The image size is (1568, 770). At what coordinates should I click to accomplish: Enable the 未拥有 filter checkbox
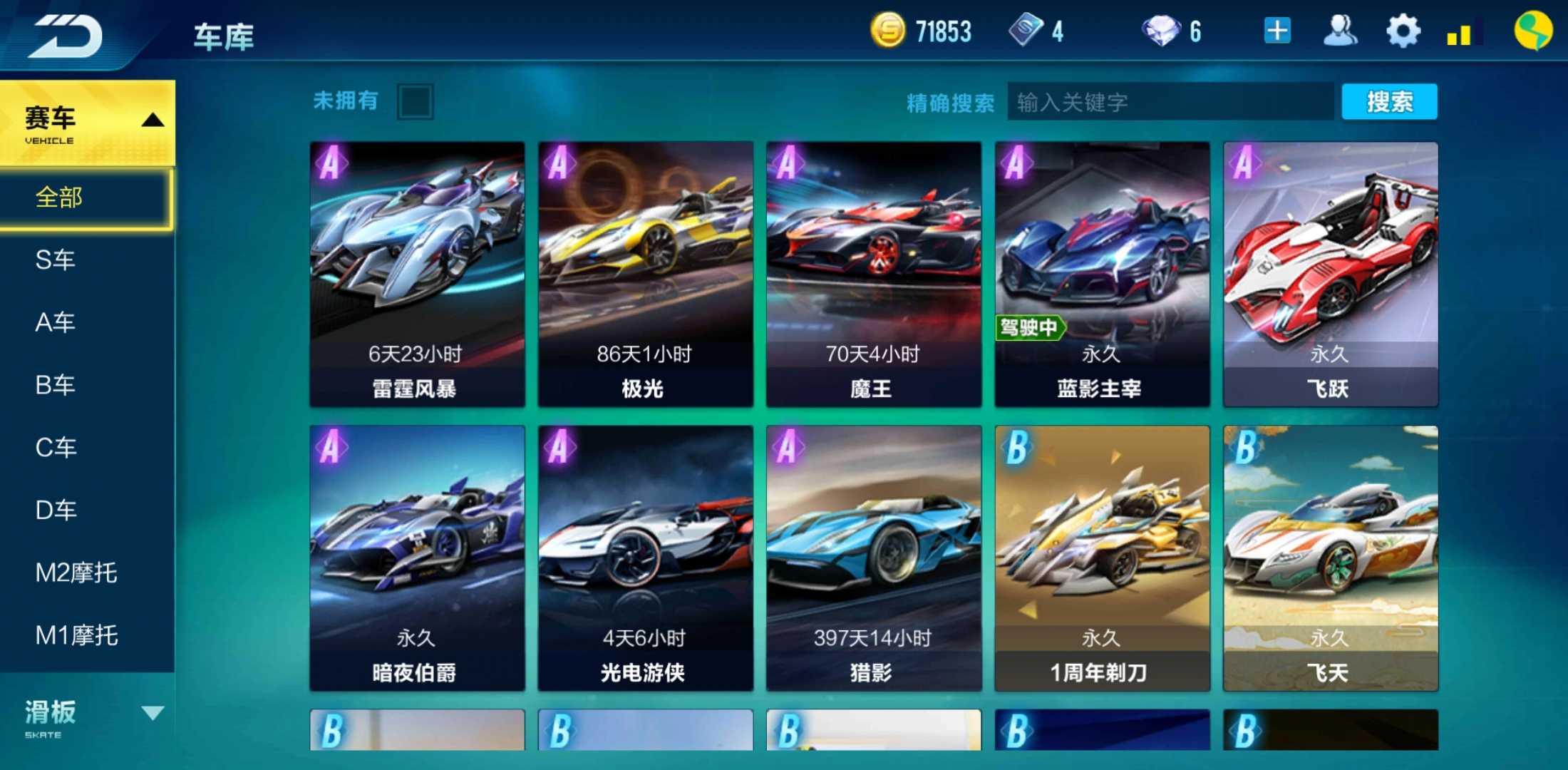[x=414, y=101]
